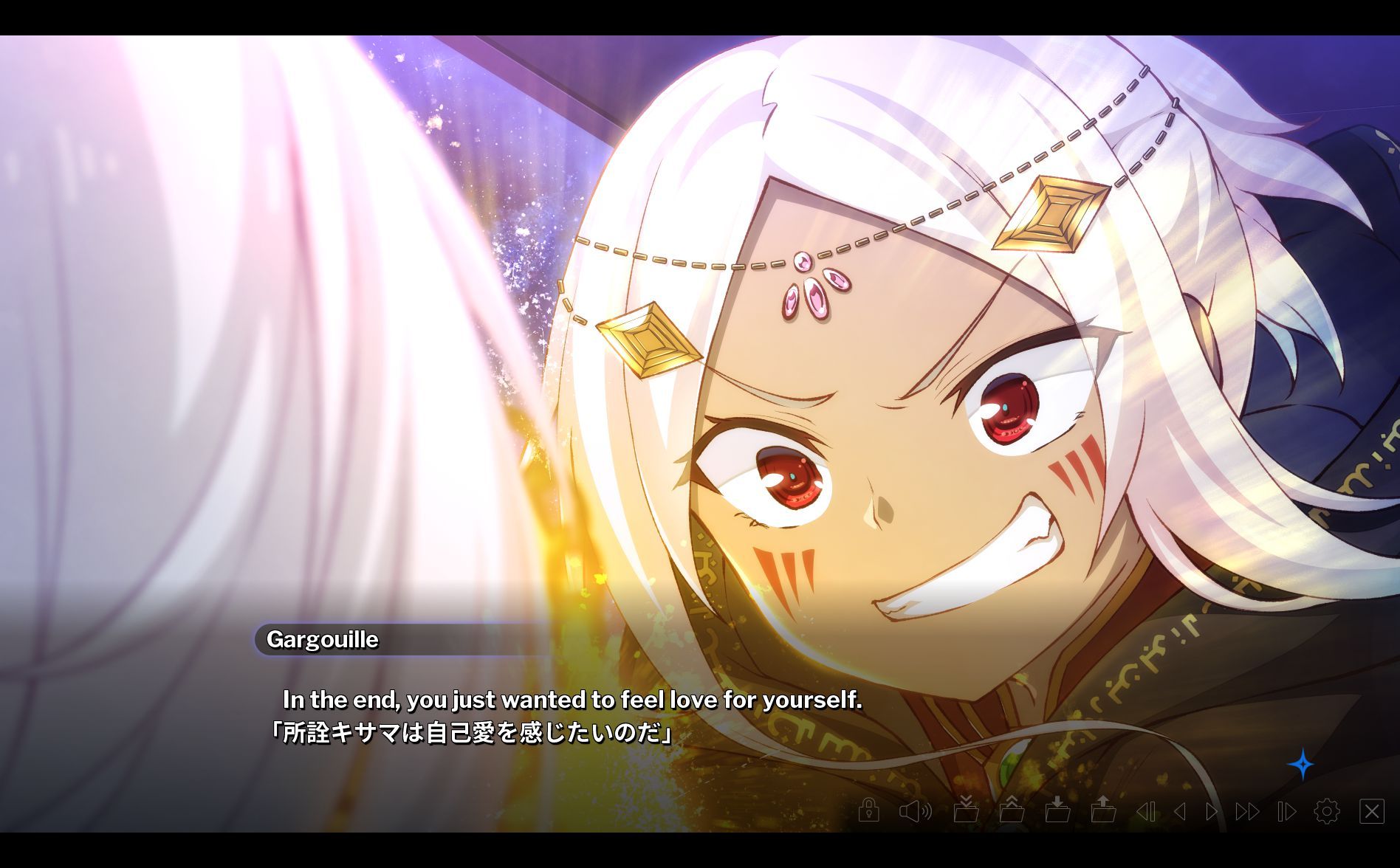Replay voice with the speaker icon

[915, 811]
